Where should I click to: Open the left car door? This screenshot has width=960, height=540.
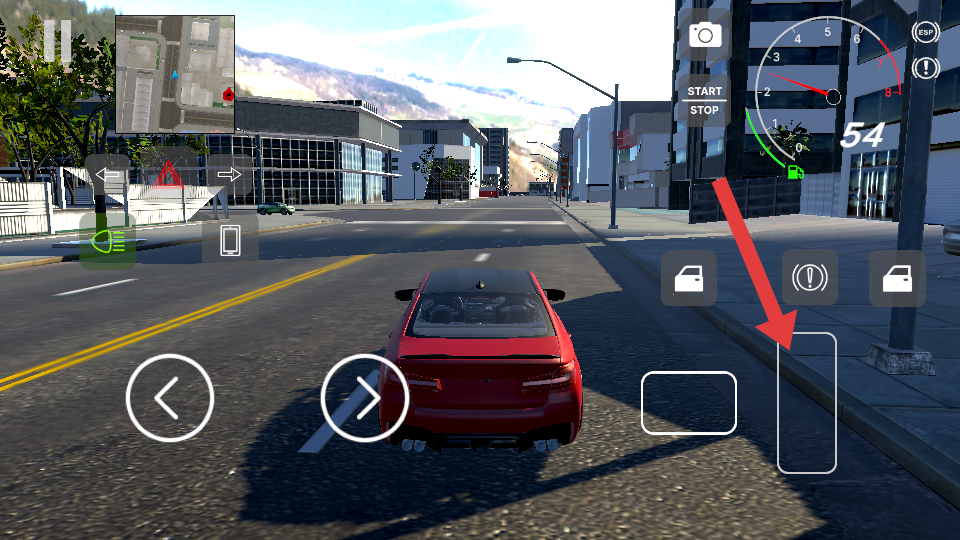(x=688, y=278)
